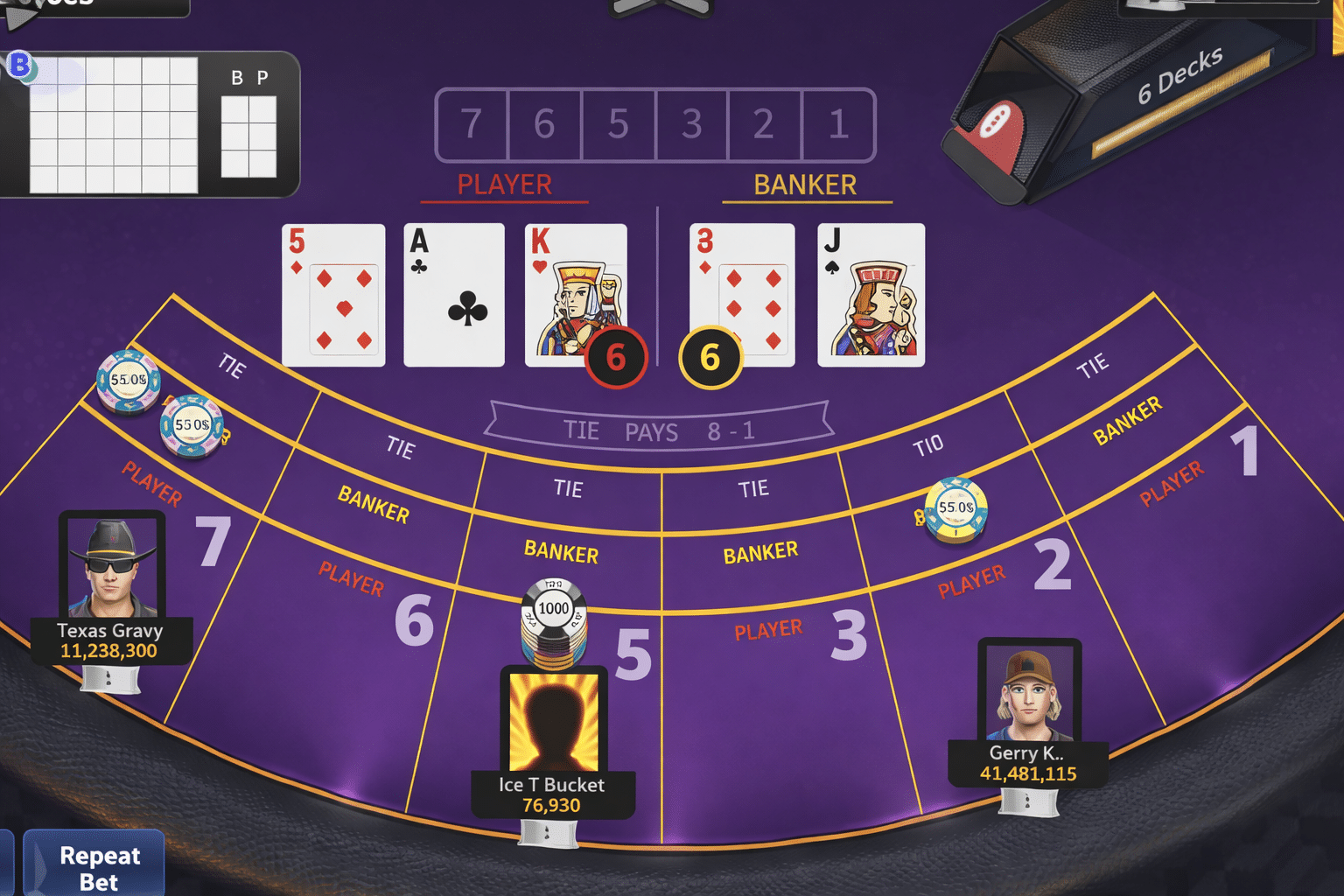The image size is (1344, 896).
Task: Place a bet on PLAYER at seat 3
Action: point(770,626)
